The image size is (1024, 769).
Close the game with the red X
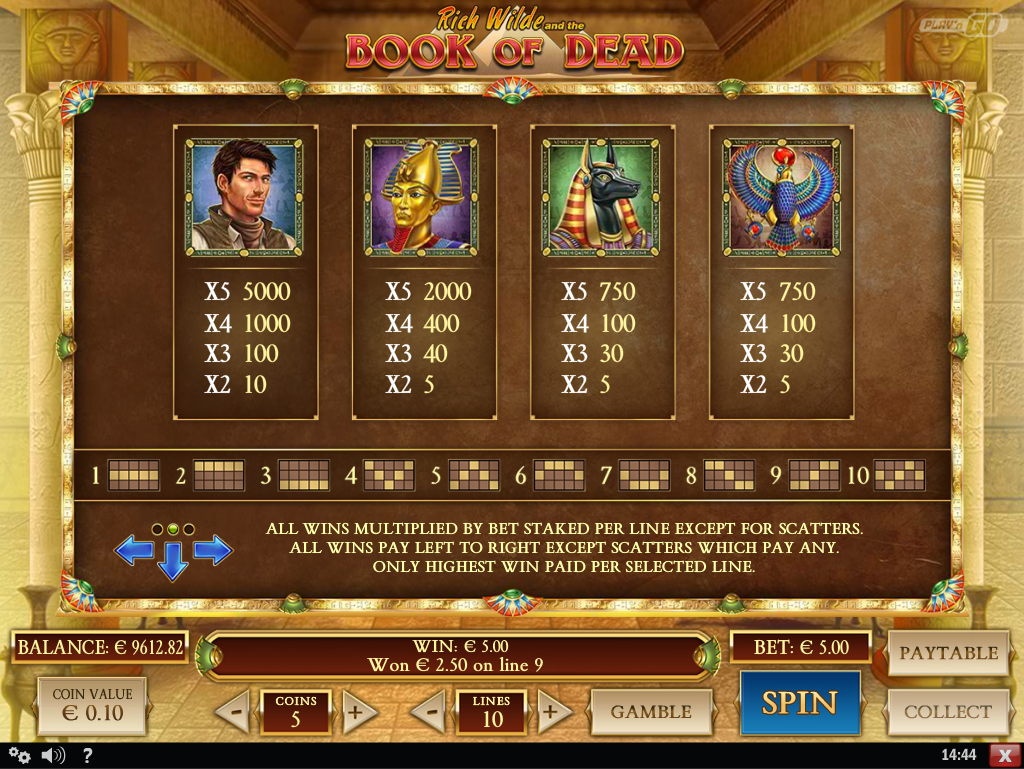coord(1003,755)
